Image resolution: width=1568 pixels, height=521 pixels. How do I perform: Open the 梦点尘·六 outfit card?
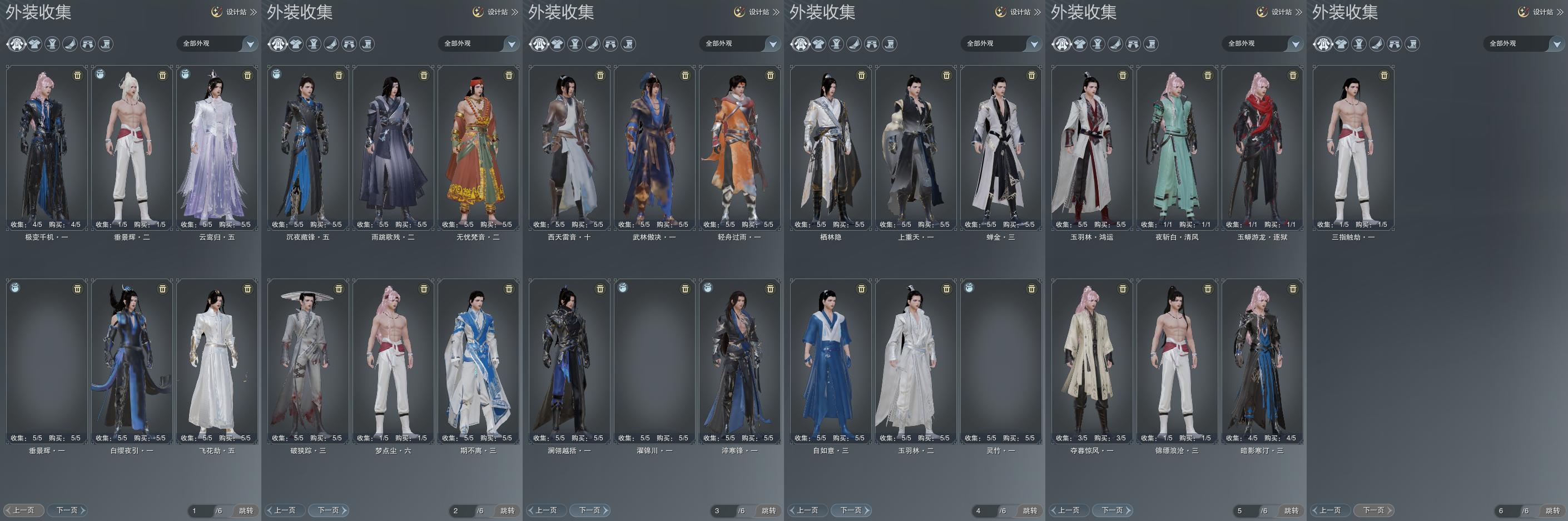click(393, 360)
